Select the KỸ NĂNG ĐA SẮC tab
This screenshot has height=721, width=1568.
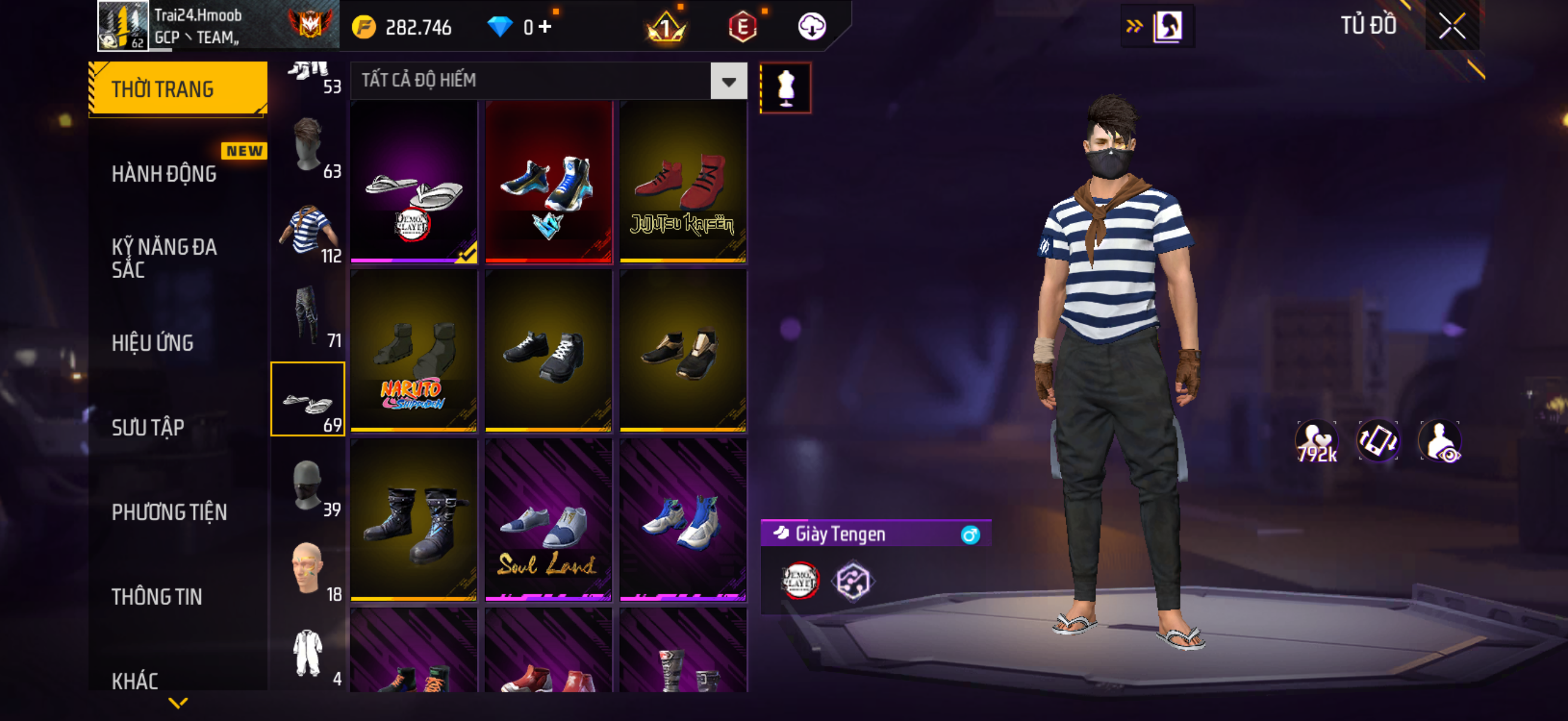164,258
